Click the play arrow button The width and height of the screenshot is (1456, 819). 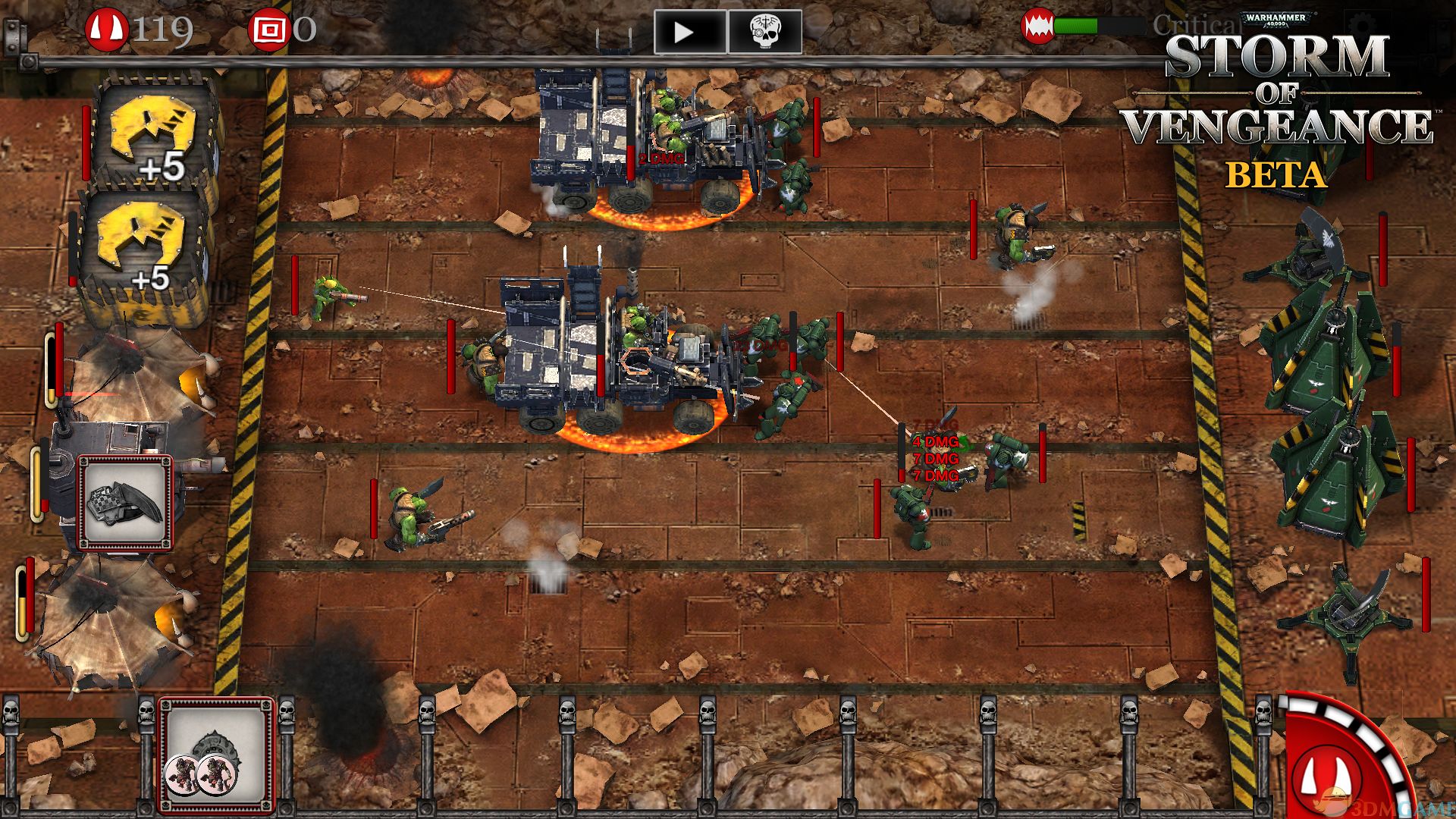[689, 32]
